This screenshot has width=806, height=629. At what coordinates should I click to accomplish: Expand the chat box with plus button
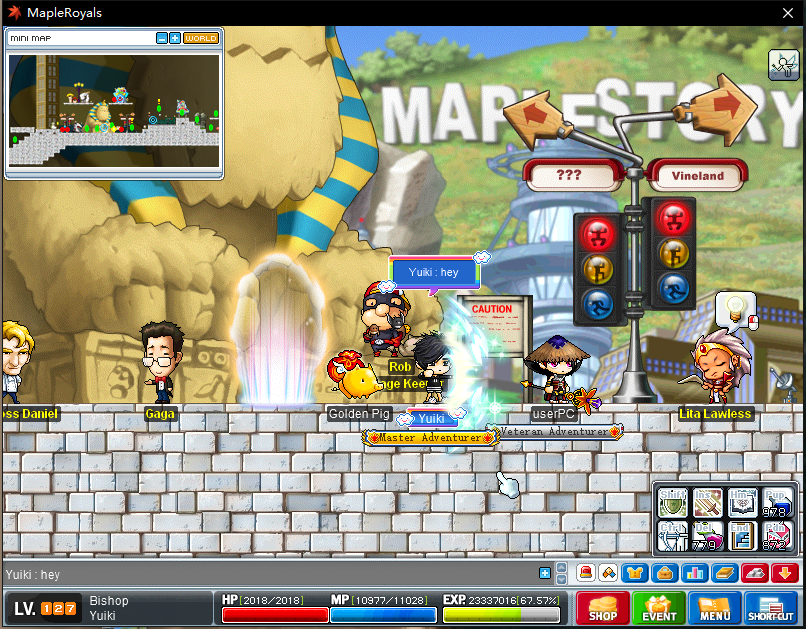[x=545, y=574]
